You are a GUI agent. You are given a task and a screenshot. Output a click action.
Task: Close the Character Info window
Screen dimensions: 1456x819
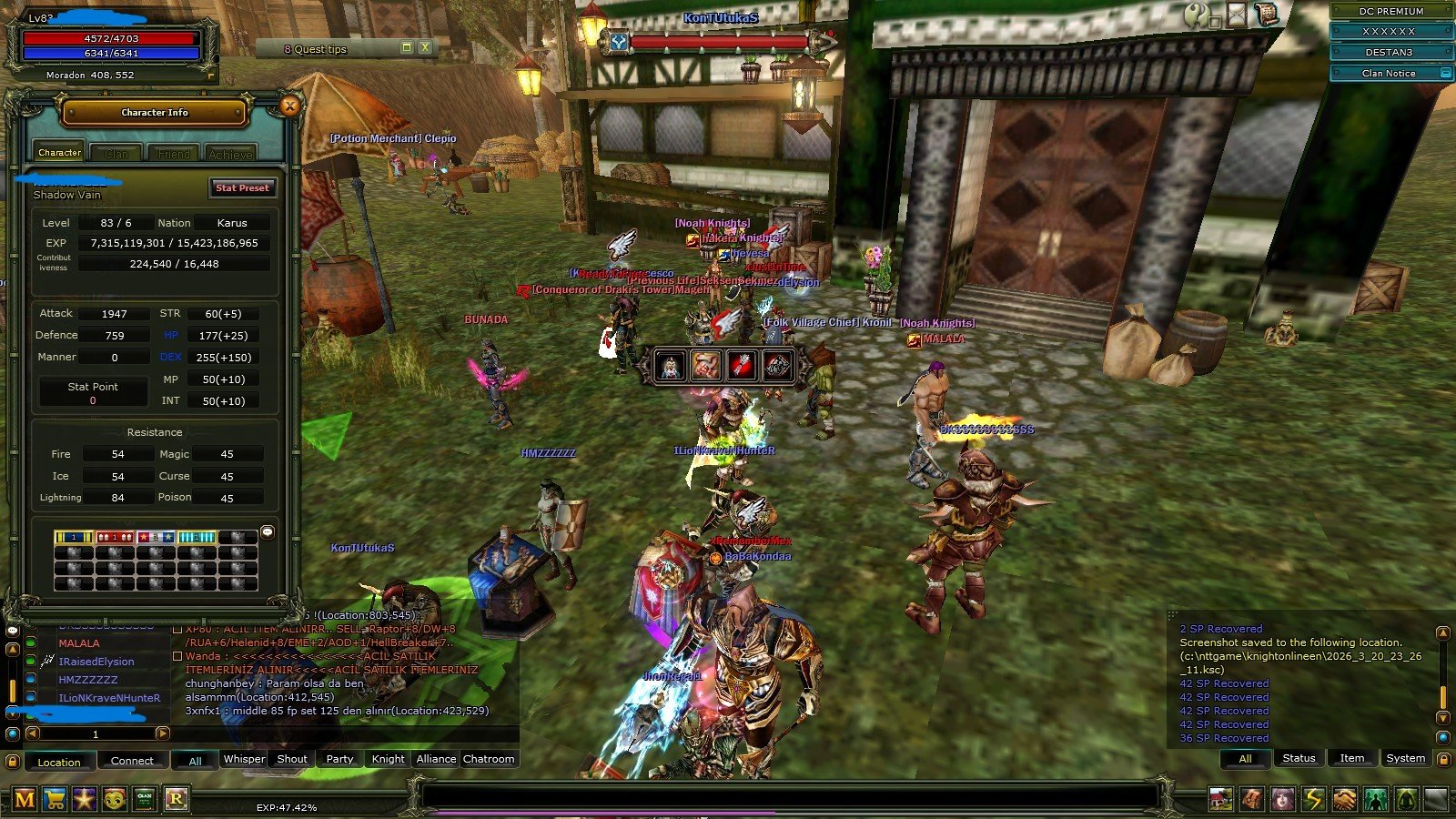(x=289, y=106)
